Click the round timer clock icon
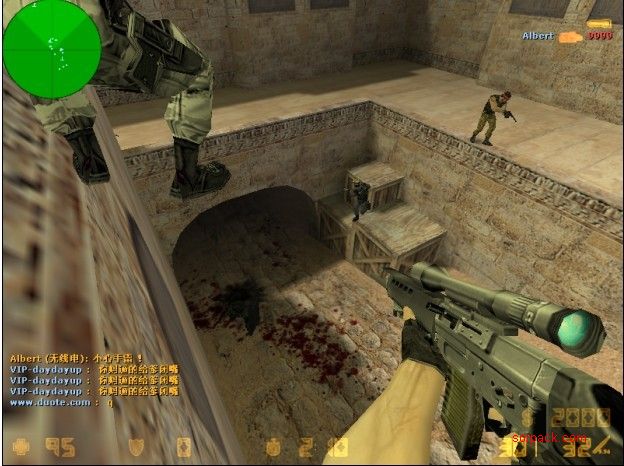Screen dimensions: 624x466 point(272,446)
